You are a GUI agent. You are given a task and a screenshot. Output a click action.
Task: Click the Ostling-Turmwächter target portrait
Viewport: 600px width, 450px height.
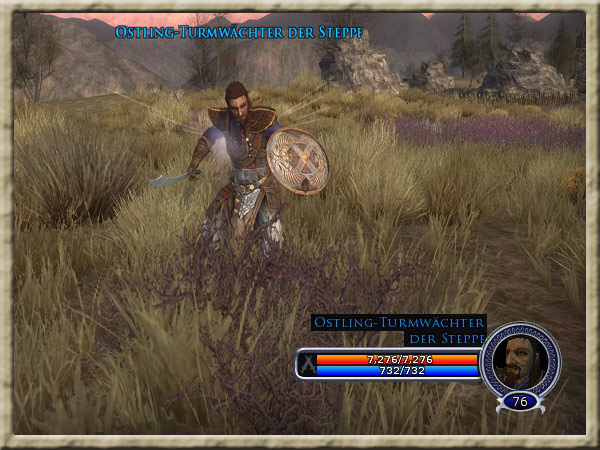519,357
